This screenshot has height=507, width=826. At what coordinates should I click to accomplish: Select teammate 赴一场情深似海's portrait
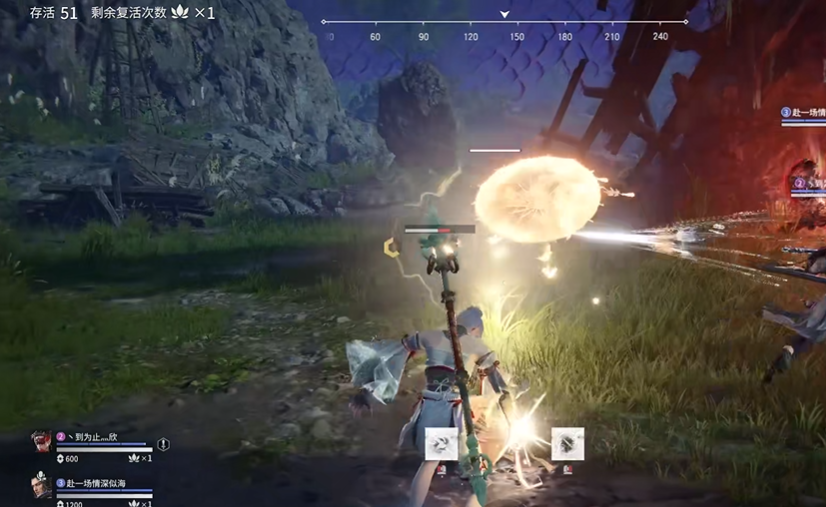click(41, 487)
